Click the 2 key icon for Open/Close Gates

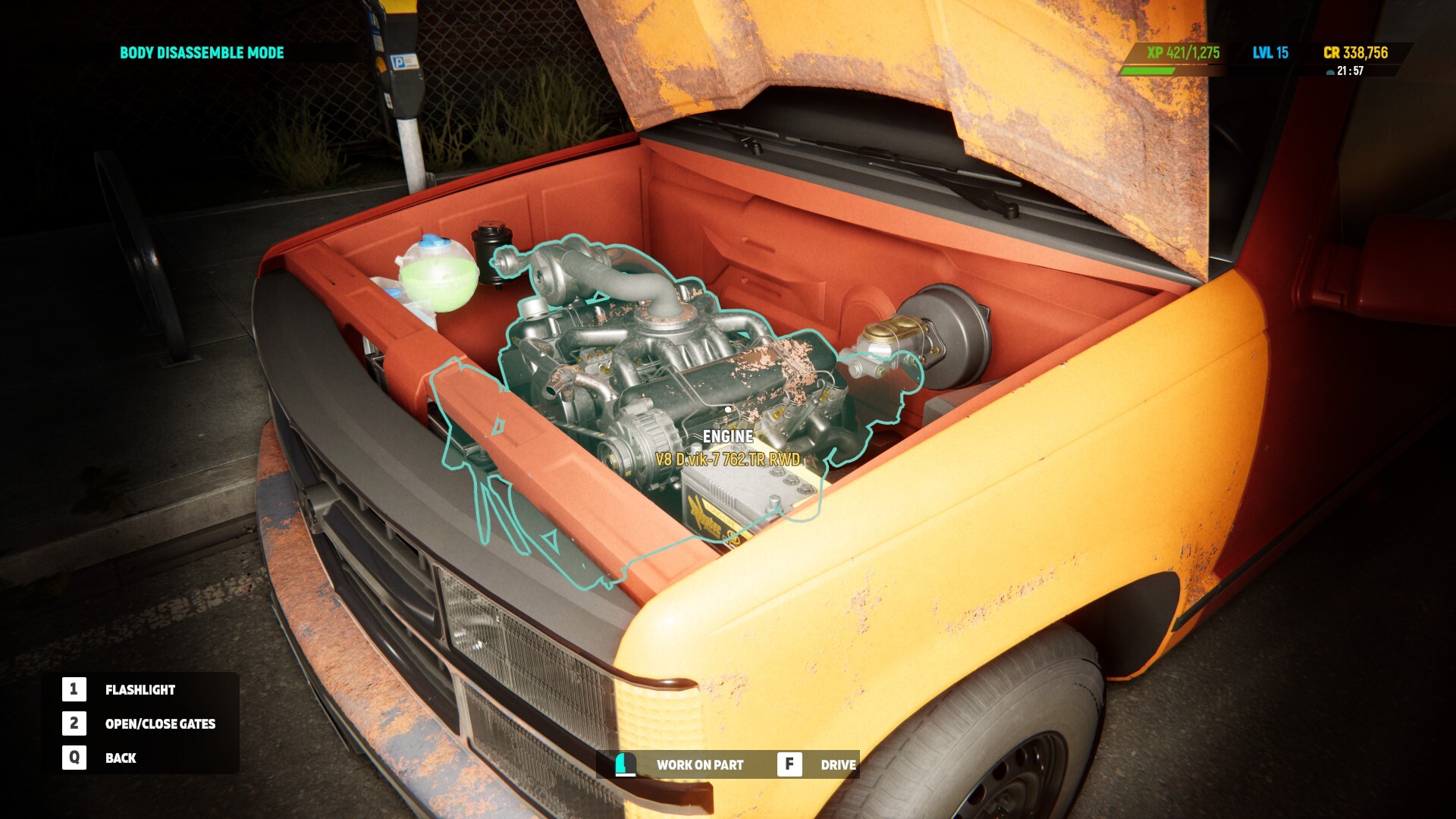click(x=73, y=723)
